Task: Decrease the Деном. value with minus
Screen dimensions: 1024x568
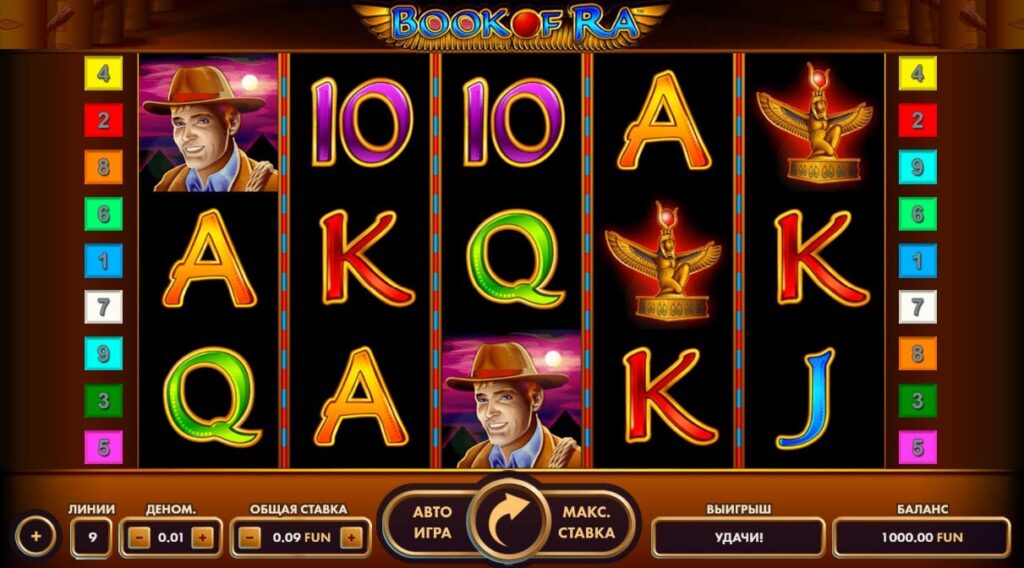Action: [x=139, y=538]
